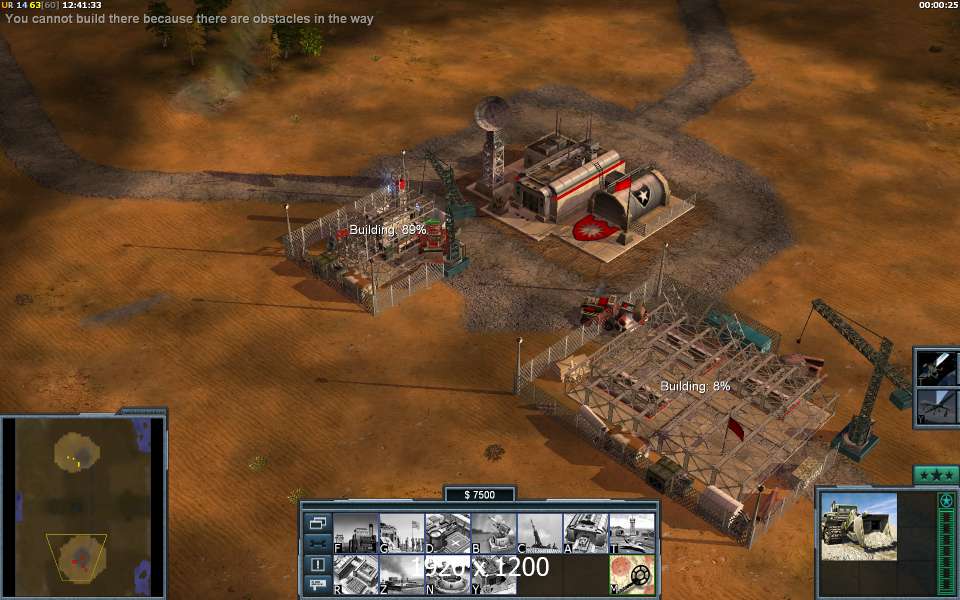Choose the barracks build icon with flag (G)
This screenshot has width=960, height=600.
(401, 533)
